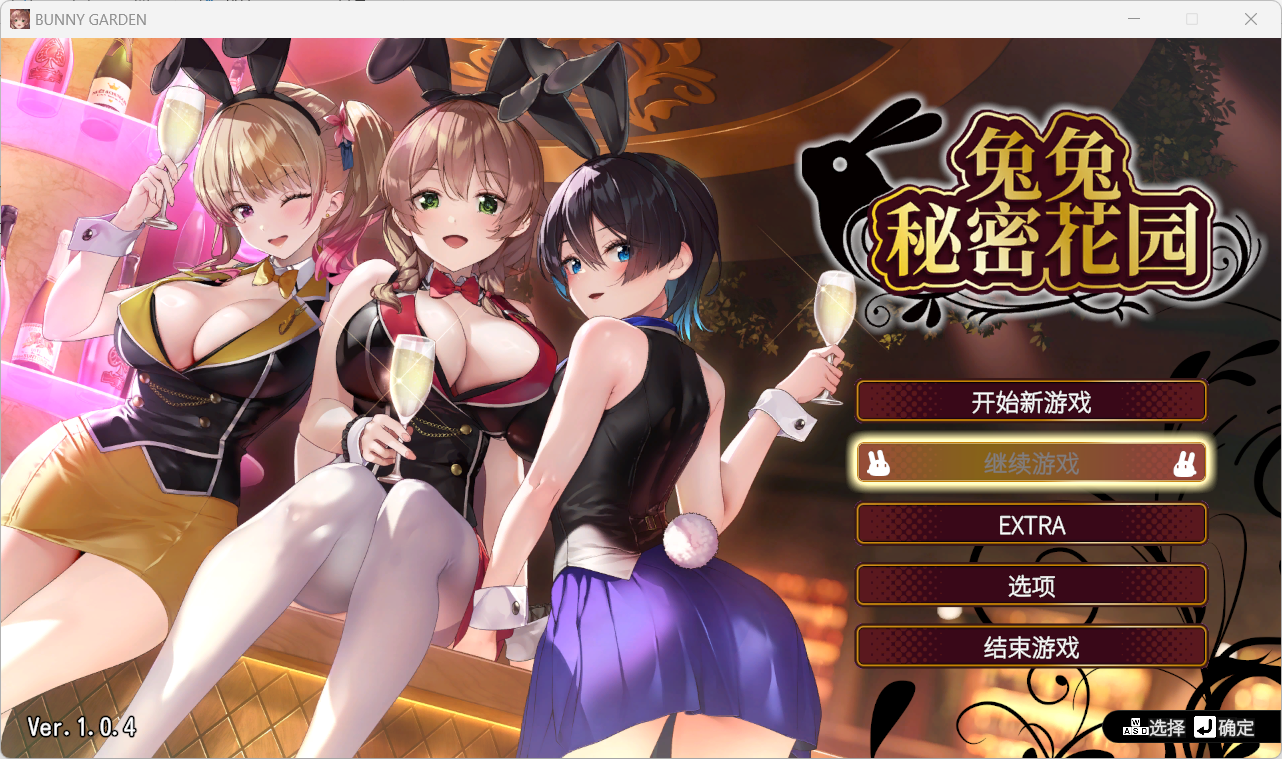
Task: Minimize the BUNNY GARDEN window
Action: 1134,19
